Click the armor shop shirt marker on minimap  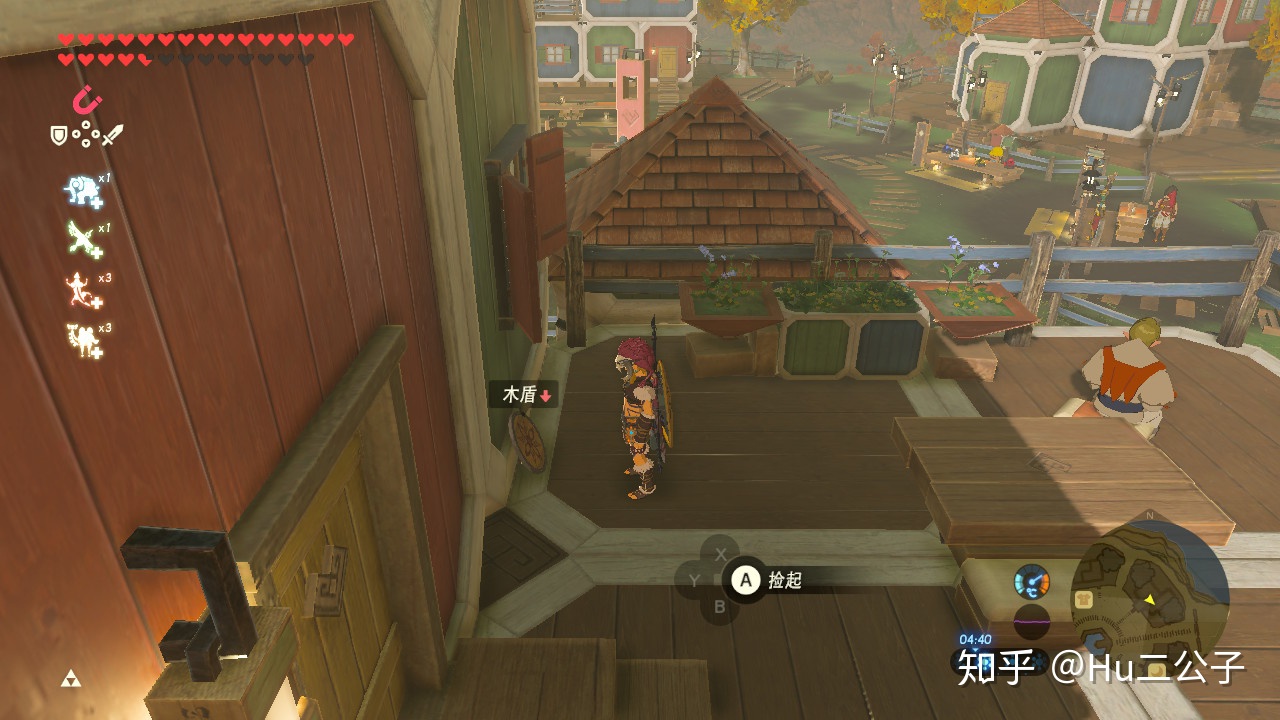click(x=1086, y=598)
